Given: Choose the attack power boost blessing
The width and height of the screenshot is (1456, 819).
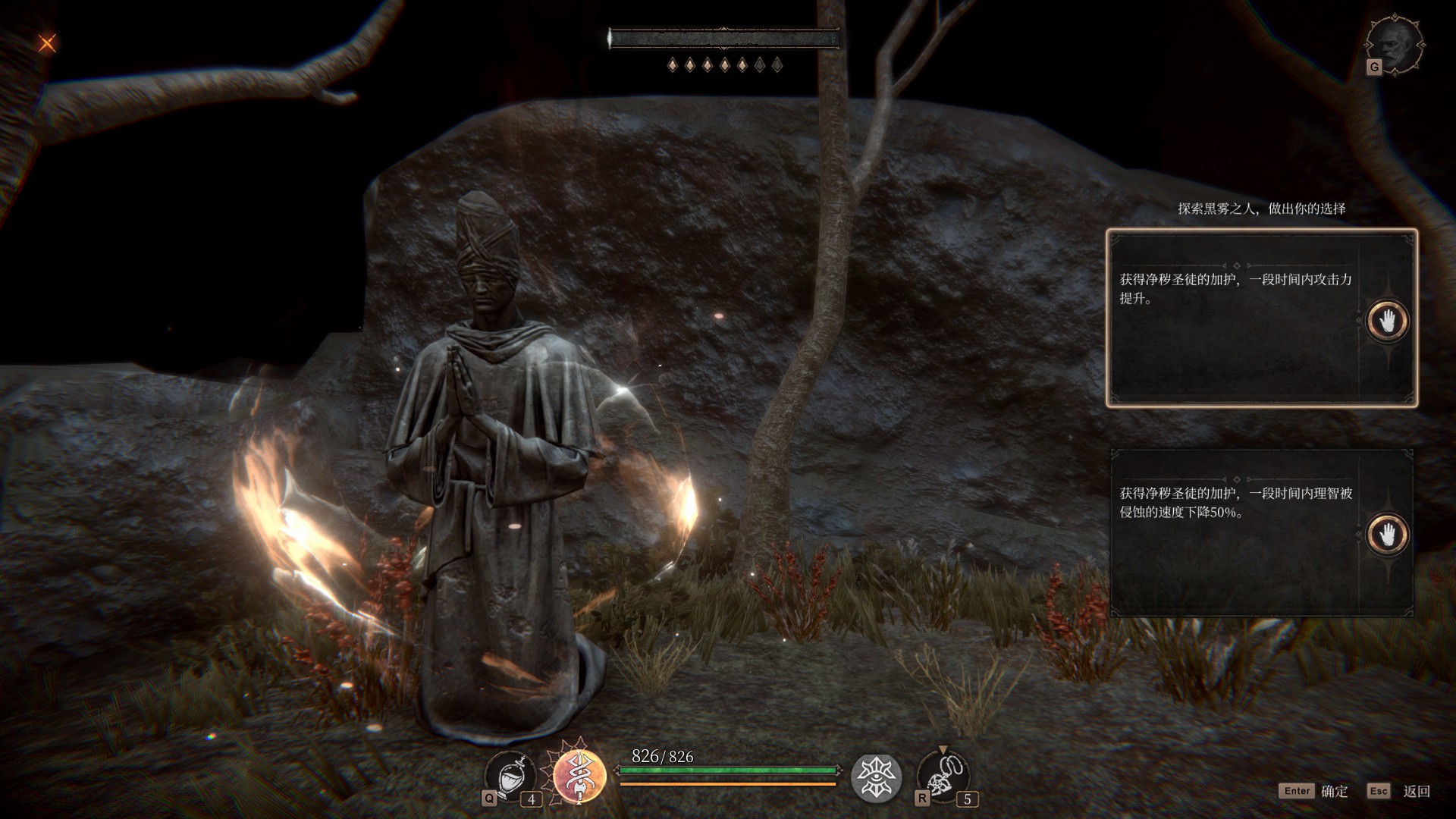Looking at the screenshot, I should pyautogui.click(x=1261, y=318).
